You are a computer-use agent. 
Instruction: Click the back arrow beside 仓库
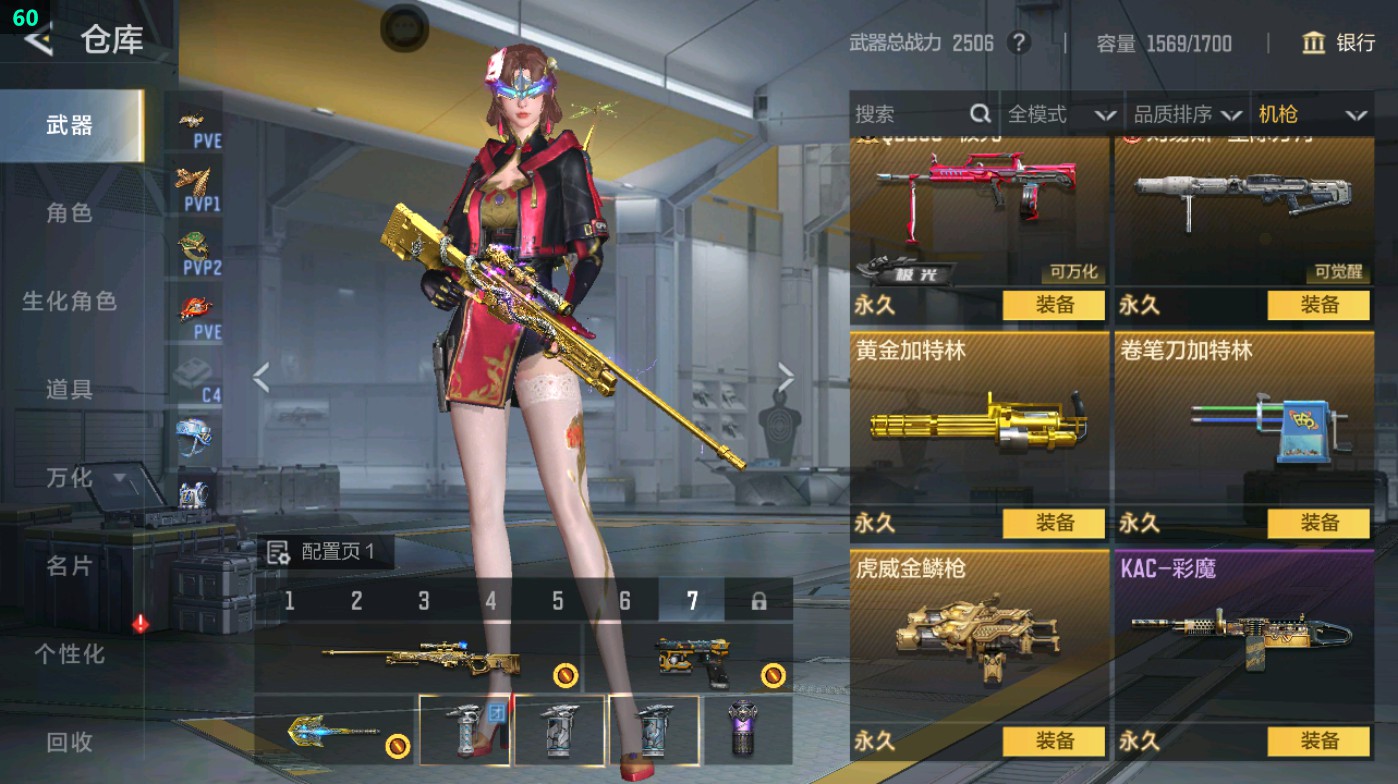click(x=38, y=42)
